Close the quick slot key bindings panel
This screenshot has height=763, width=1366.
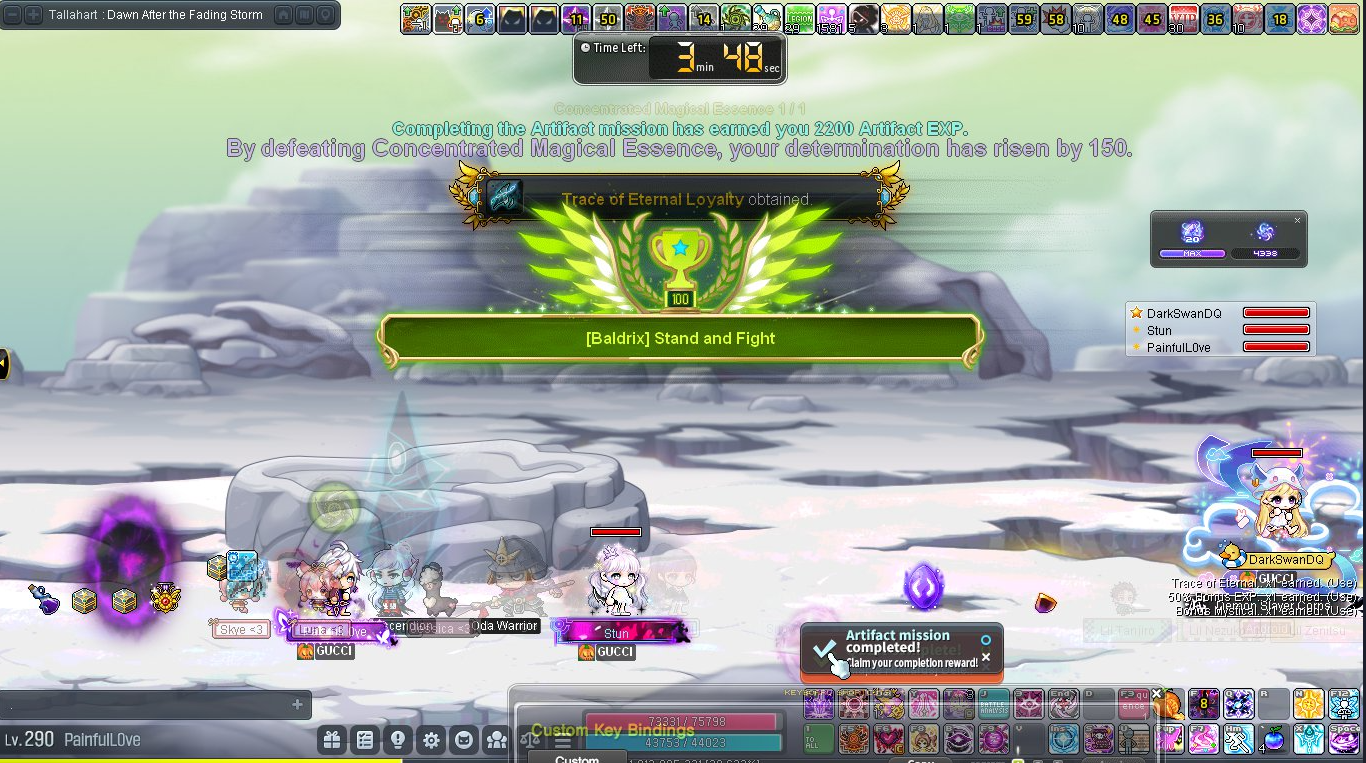[x=1157, y=693]
